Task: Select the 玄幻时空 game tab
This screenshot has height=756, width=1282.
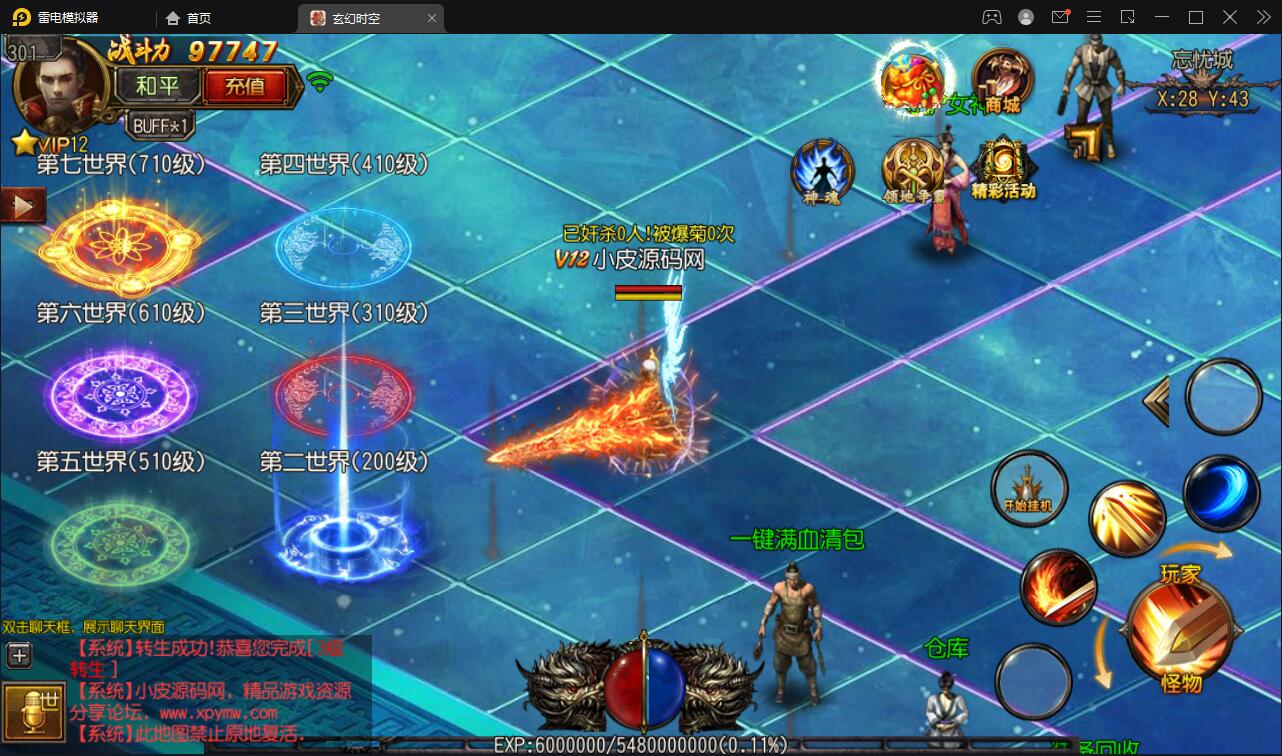Action: pyautogui.click(x=364, y=17)
